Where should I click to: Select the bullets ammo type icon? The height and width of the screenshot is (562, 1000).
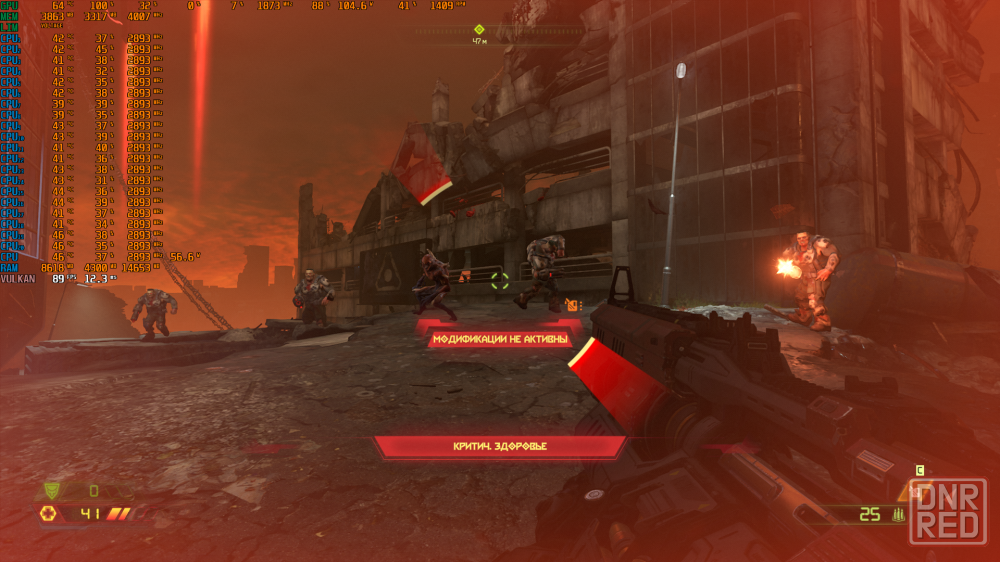(899, 515)
